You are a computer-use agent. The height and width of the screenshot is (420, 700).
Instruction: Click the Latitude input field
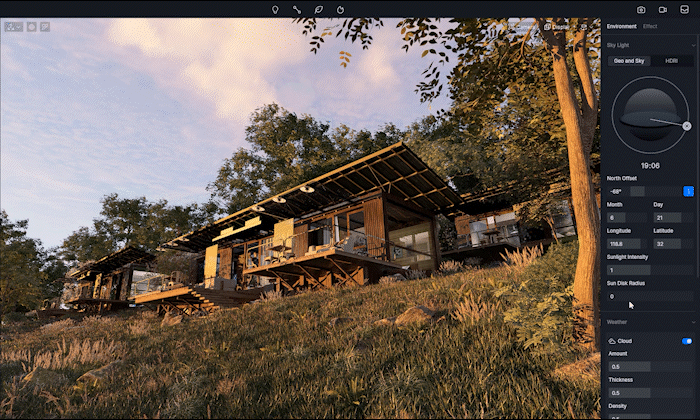point(673,243)
